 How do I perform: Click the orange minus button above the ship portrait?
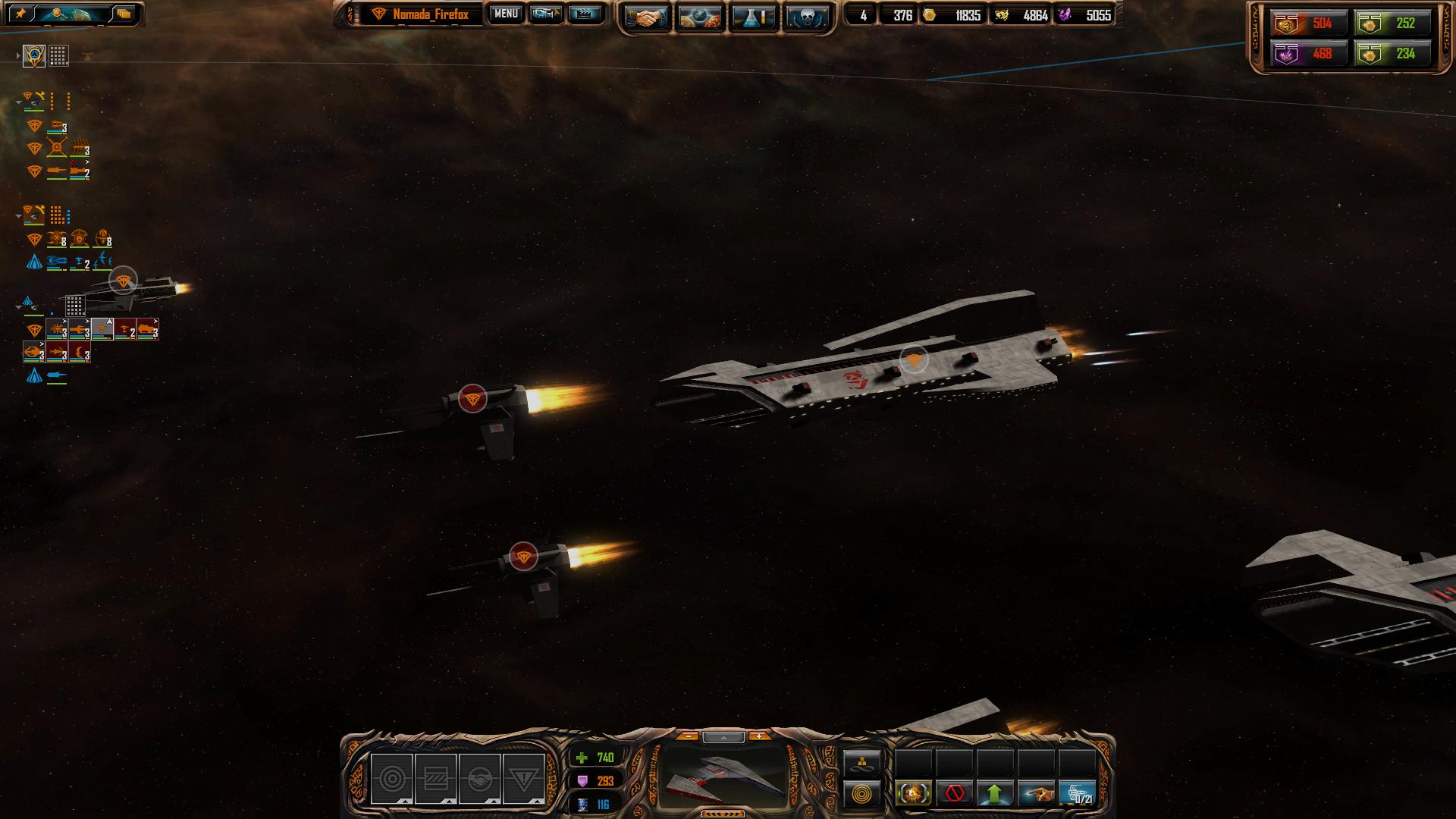point(688,736)
